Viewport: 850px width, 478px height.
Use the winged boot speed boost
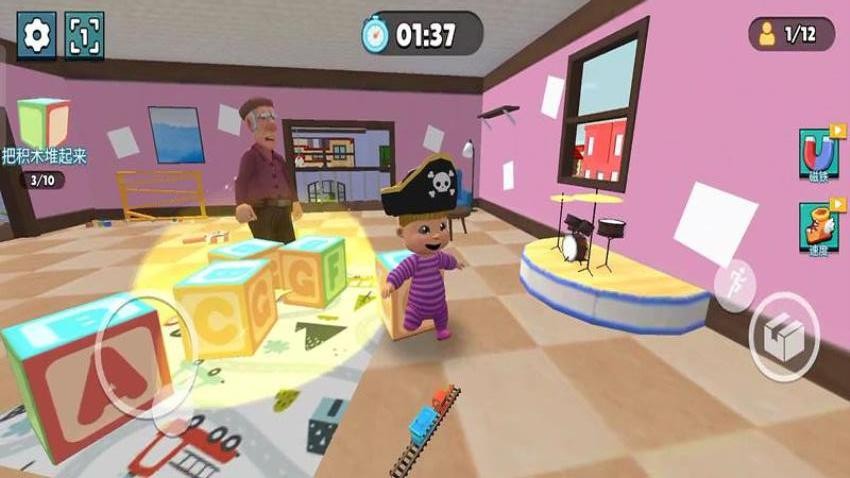click(x=818, y=226)
